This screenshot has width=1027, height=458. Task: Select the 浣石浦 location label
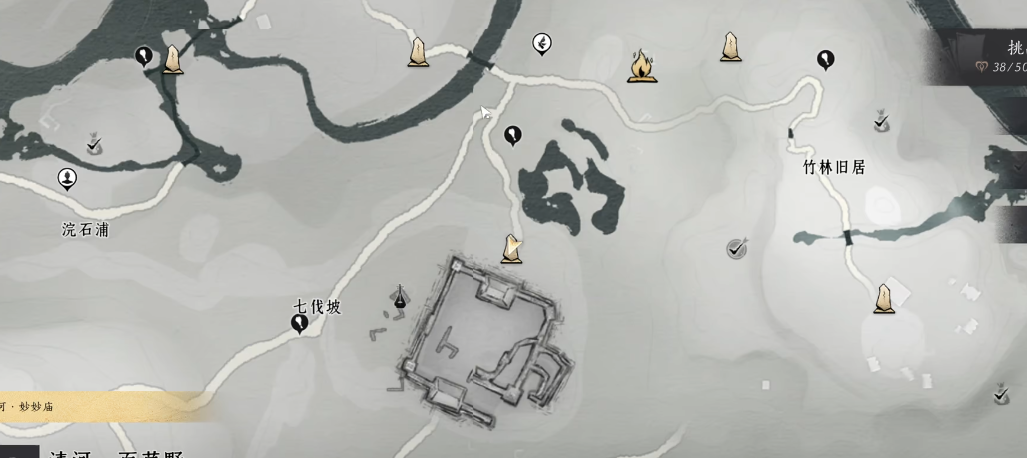click(85, 229)
